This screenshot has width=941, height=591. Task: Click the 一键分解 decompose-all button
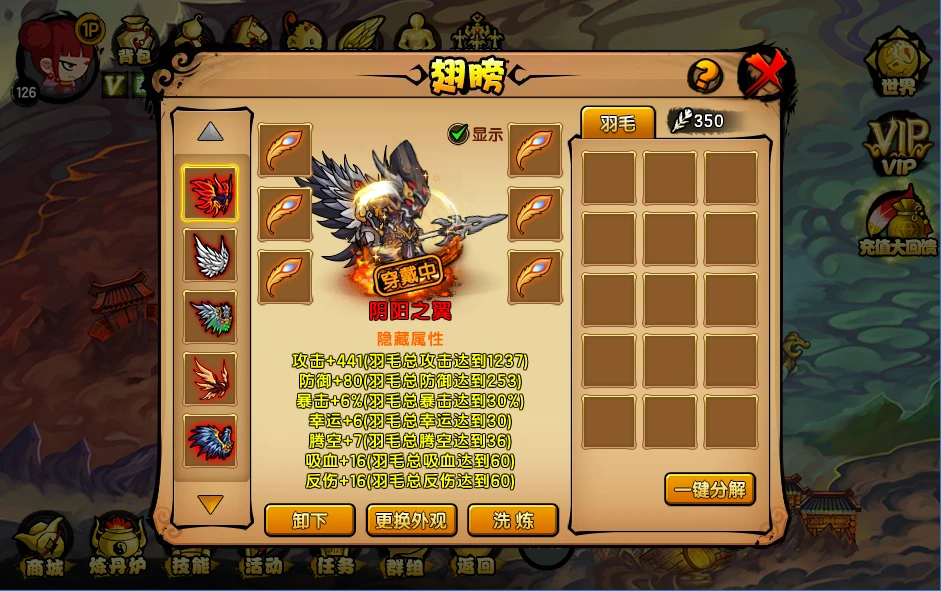tap(709, 490)
